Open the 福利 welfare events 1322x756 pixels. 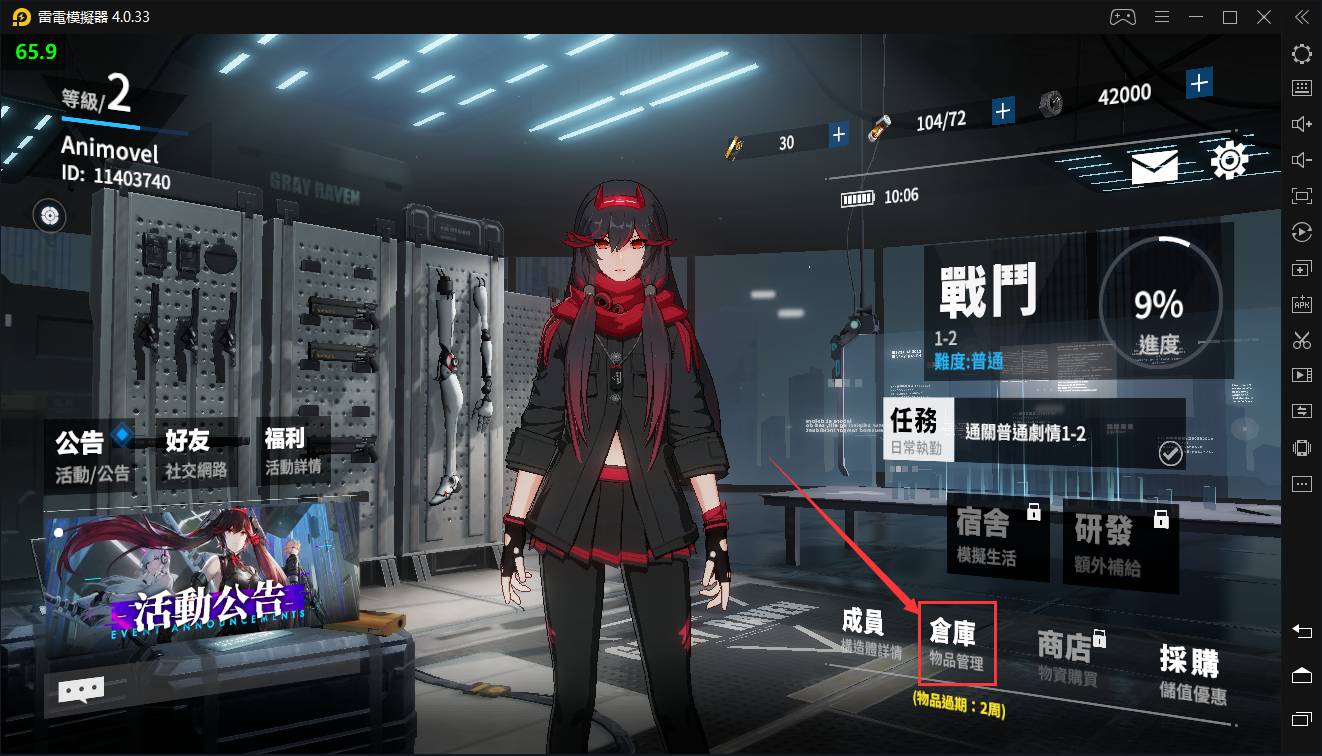click(292, 452)
